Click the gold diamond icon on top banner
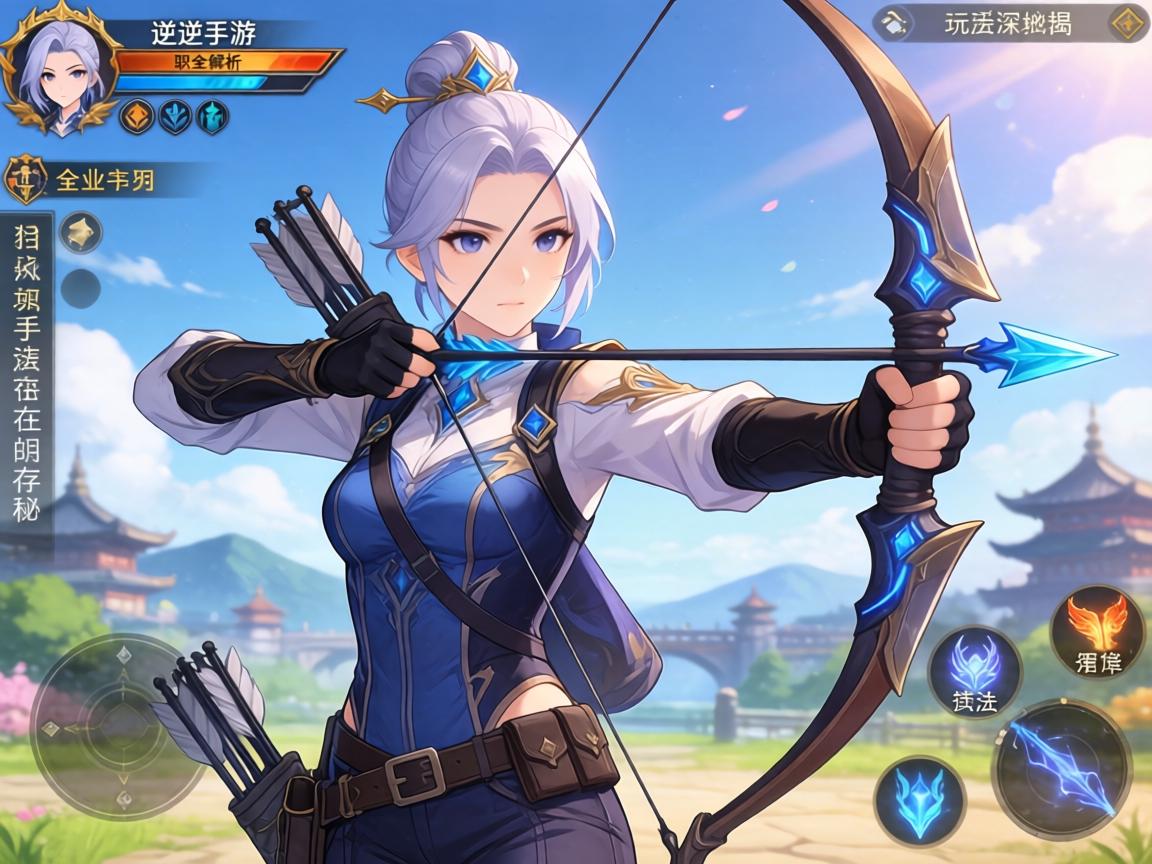Viewport: 1152px width, 864px height. click(1126, 22)
